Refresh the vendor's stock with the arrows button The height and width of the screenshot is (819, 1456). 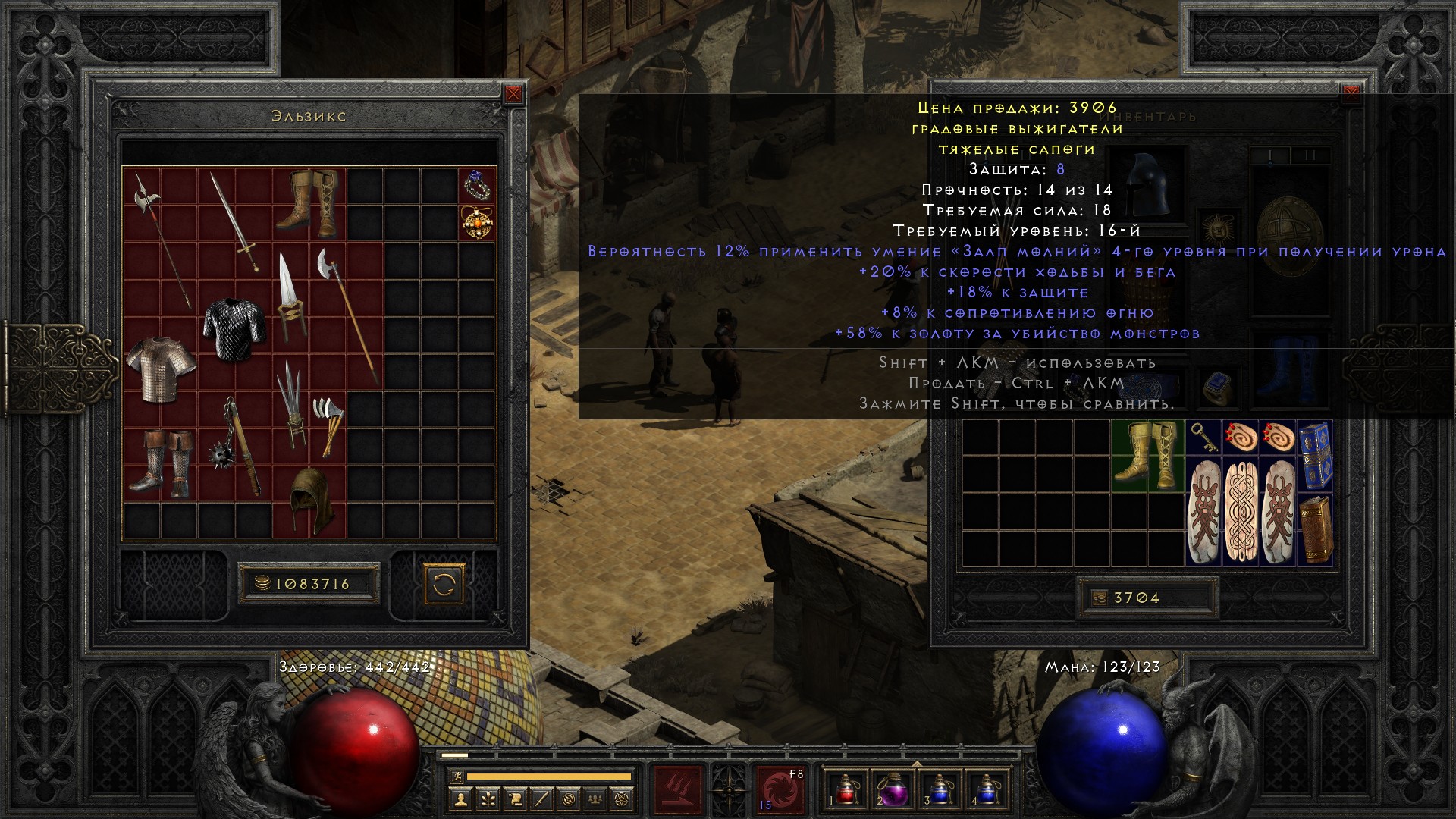click(x=443, y=584)
